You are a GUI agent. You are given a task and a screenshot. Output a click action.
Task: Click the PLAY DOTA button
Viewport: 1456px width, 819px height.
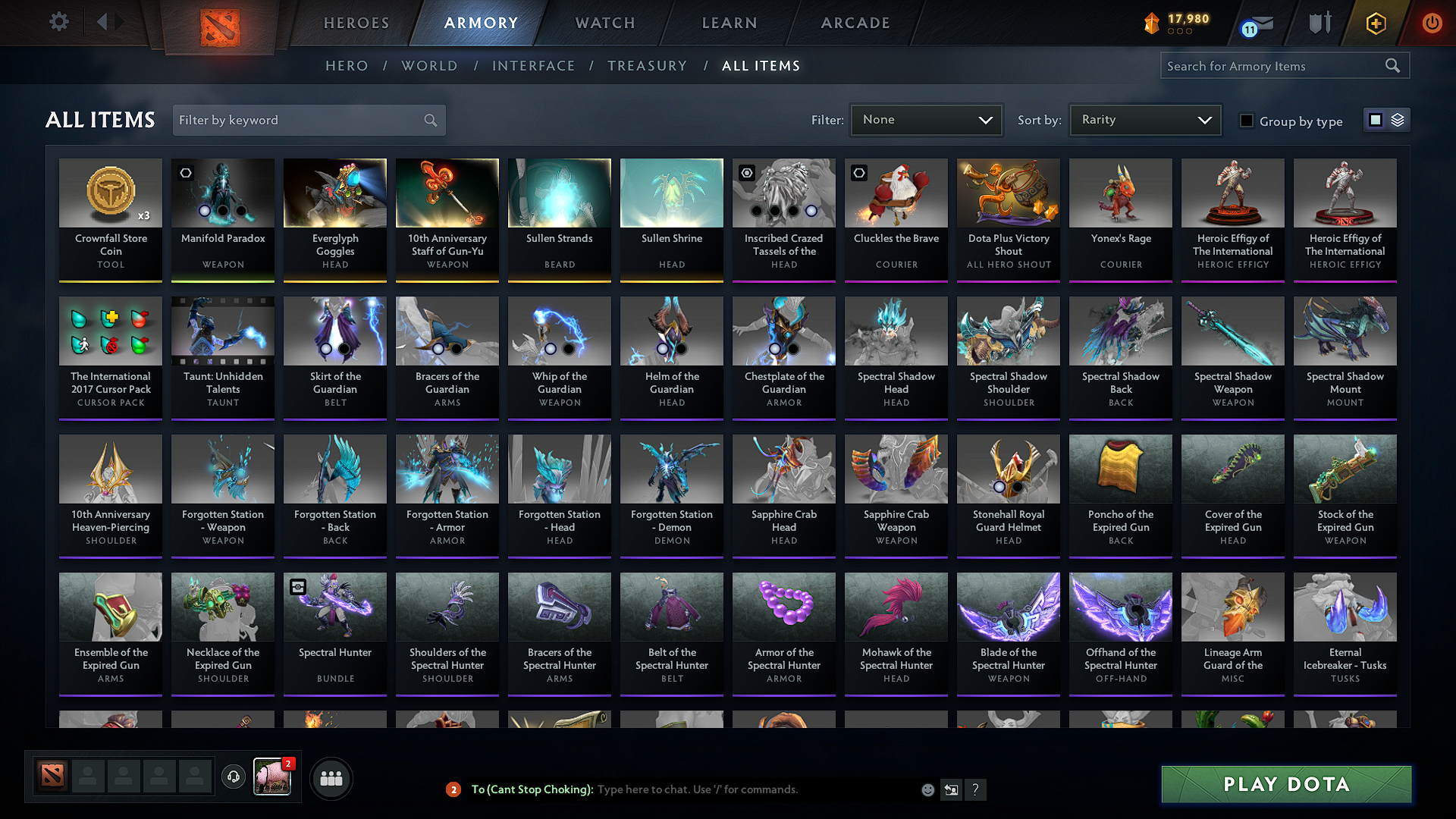click(x=1285, y=785)
